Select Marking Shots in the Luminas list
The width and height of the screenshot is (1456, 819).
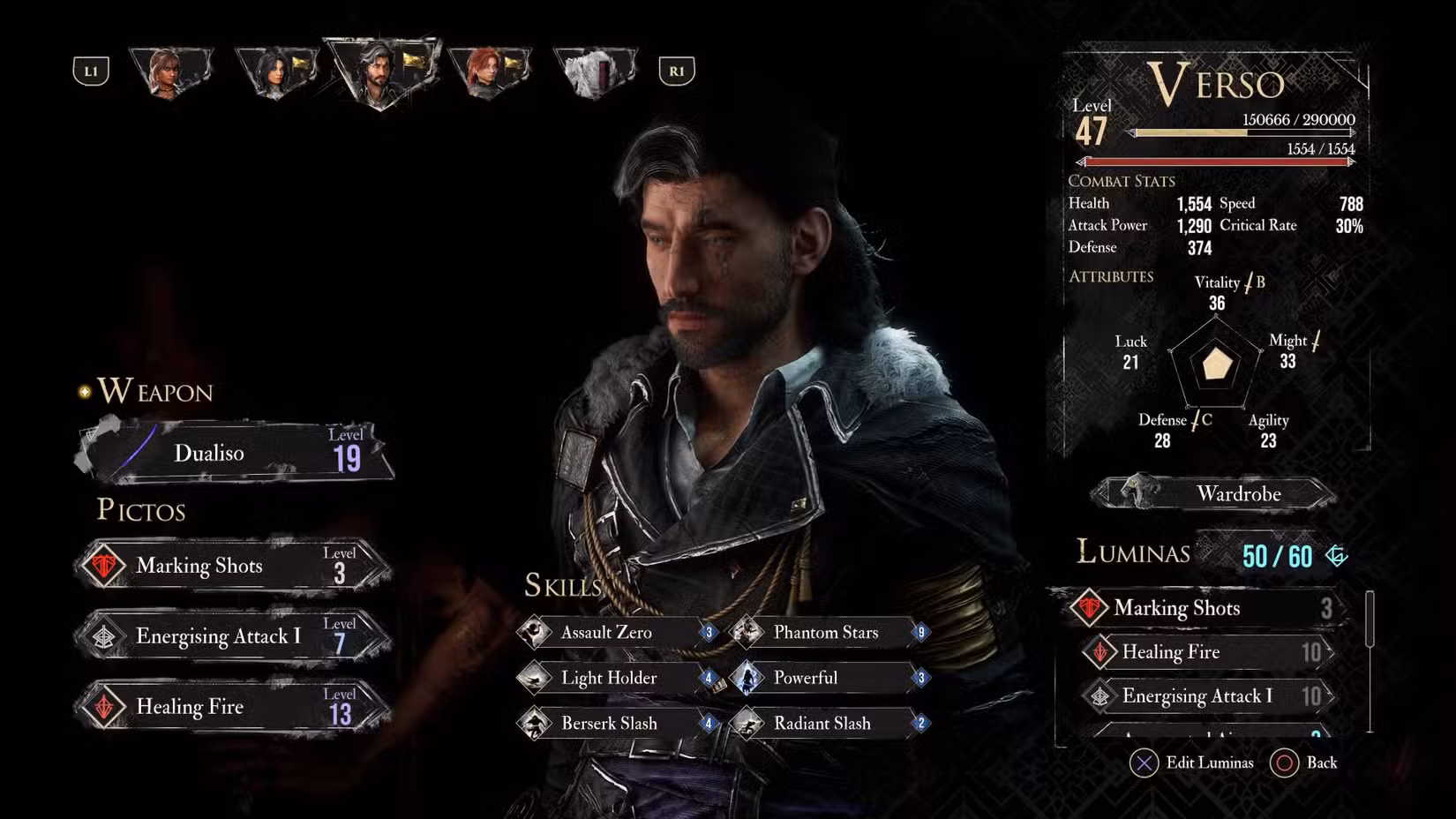[x=1203, y=608]
